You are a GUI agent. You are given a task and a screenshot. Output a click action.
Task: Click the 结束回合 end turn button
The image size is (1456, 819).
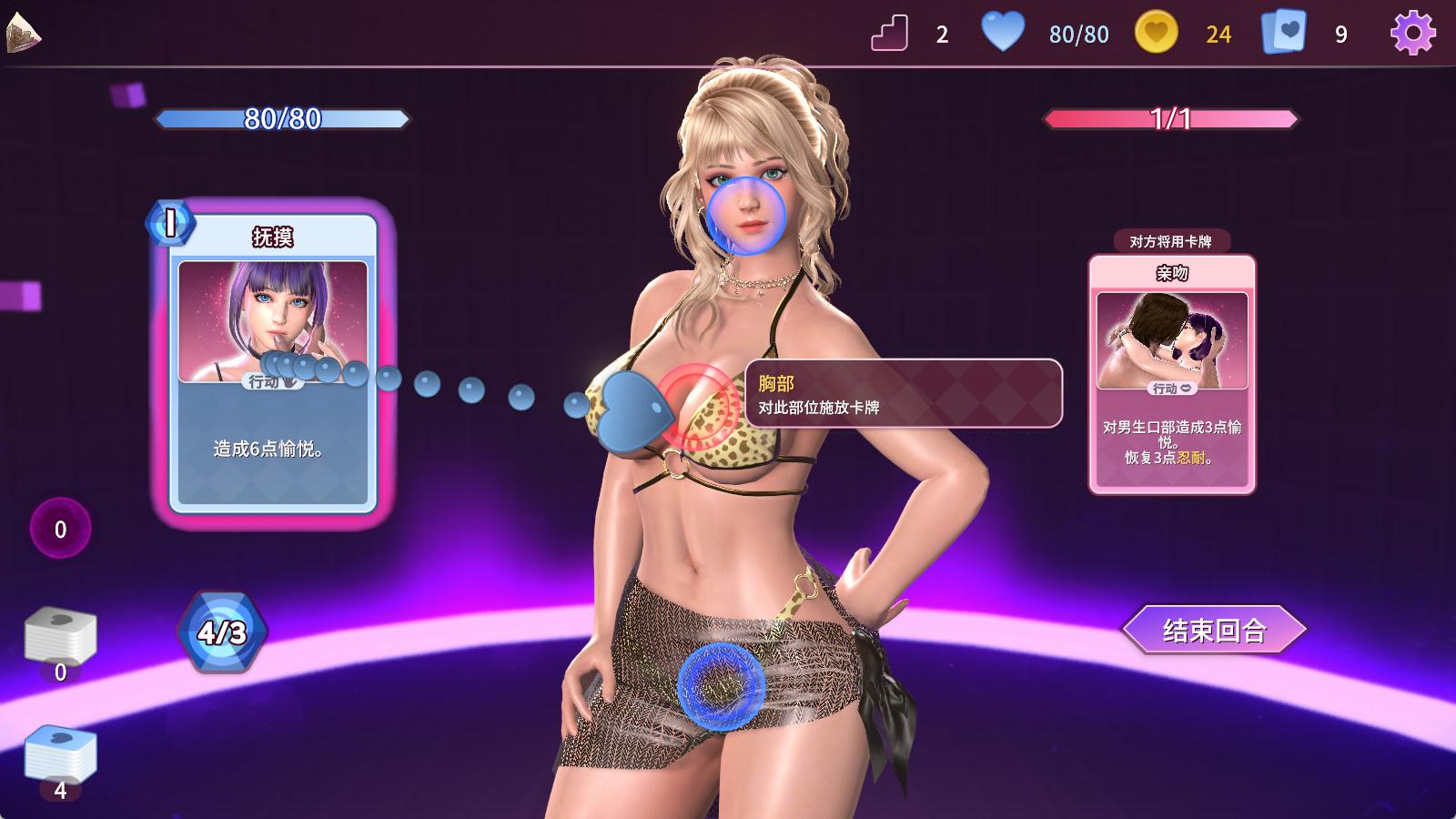tap(1214, 630)
